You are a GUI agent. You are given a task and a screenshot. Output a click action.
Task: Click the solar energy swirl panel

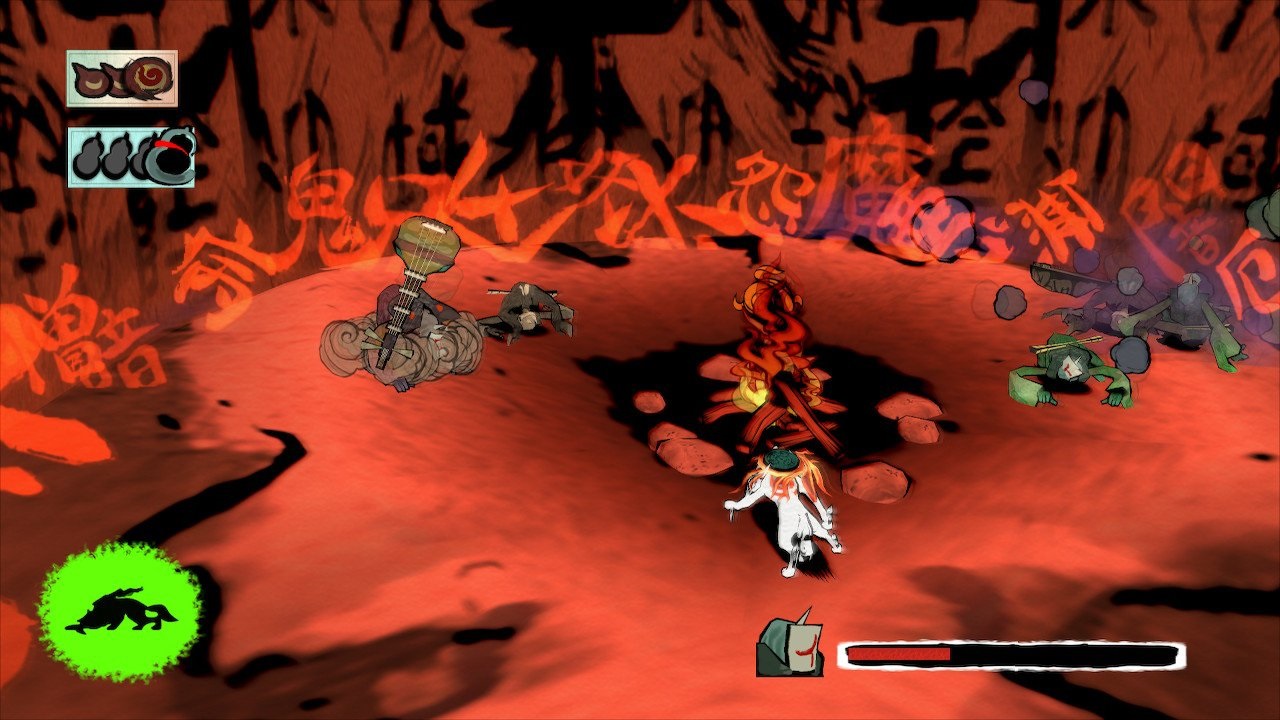122,78
